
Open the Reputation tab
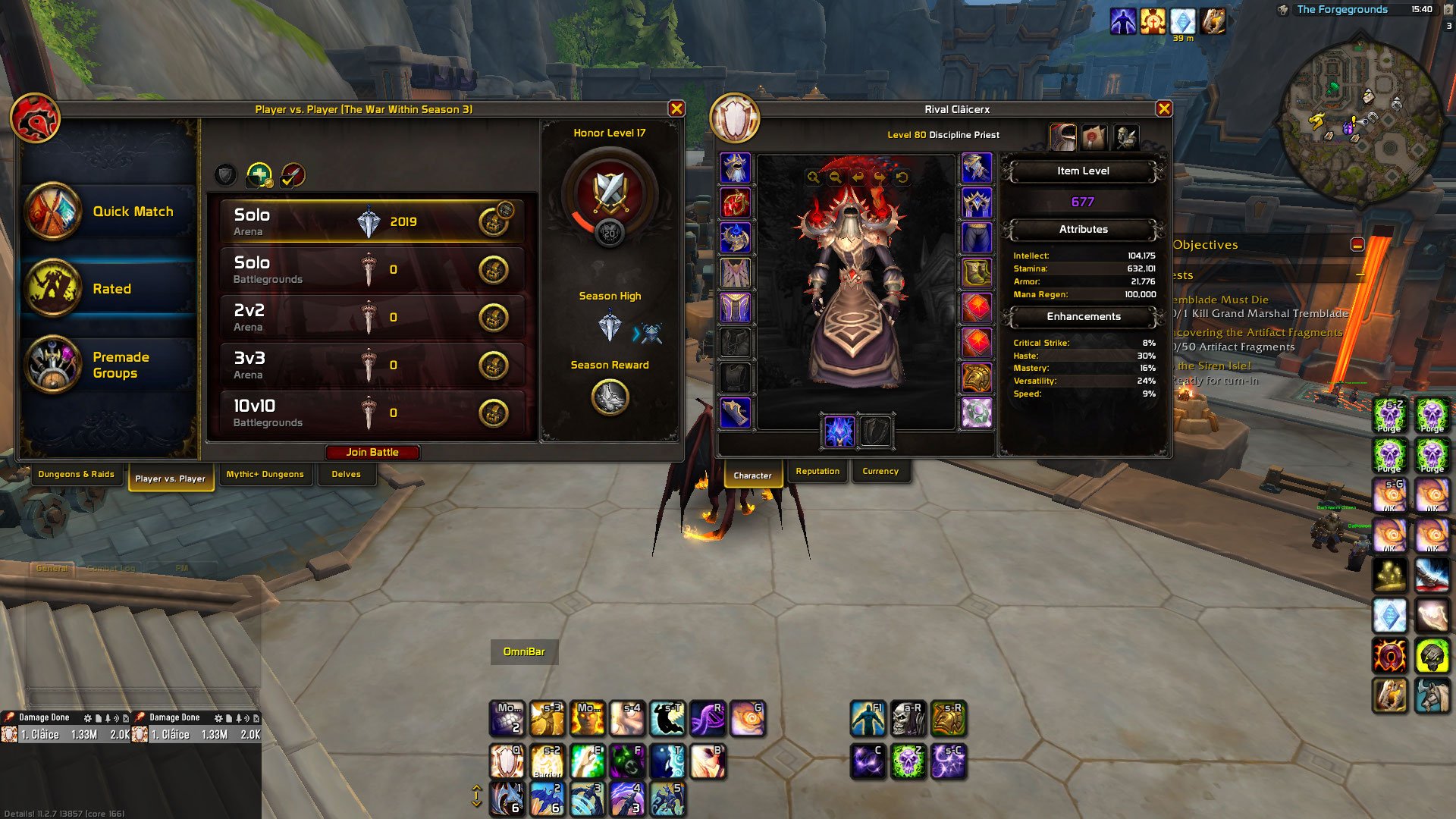(817, 472)
